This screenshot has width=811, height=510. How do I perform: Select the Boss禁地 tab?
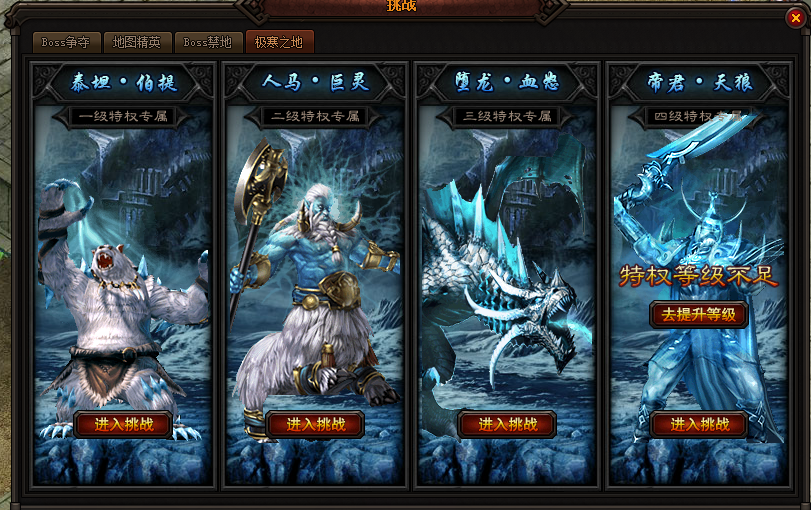tap(207, 43)
